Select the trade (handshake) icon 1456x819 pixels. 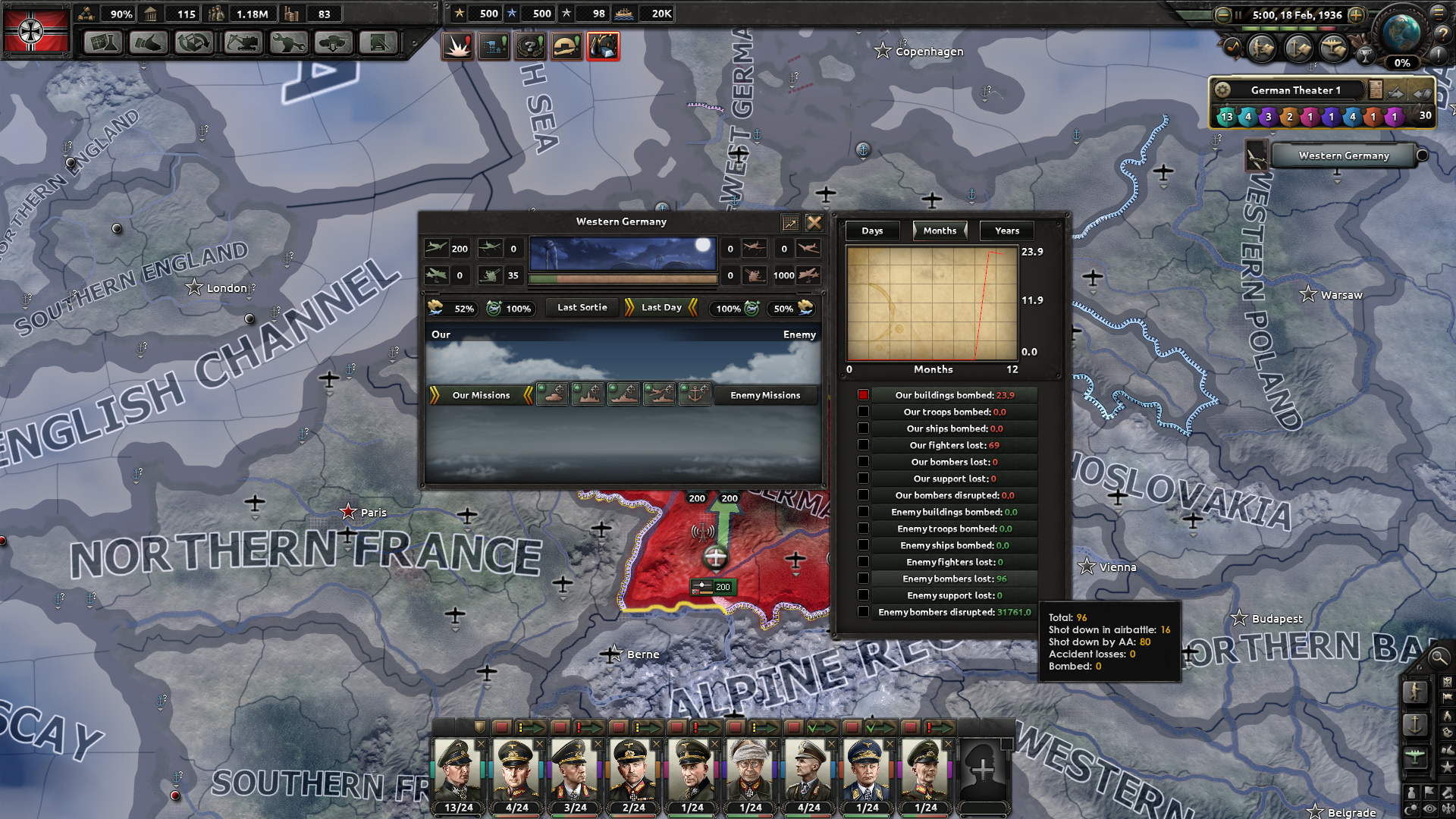pyautogui.click(x=148, y=43)
